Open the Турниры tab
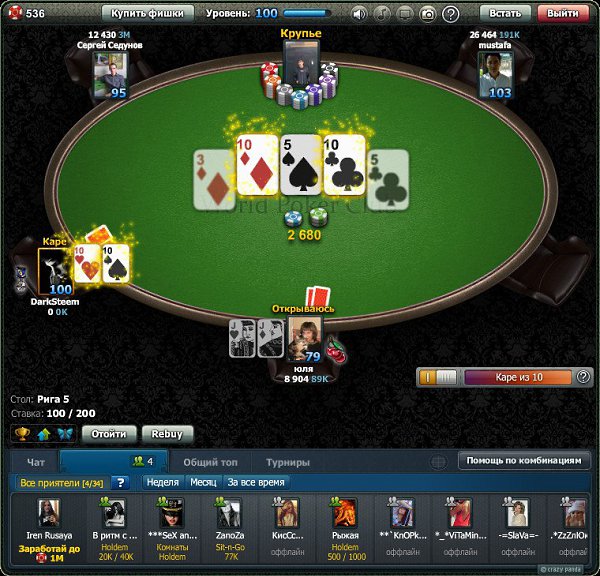 tap(287, 462)
